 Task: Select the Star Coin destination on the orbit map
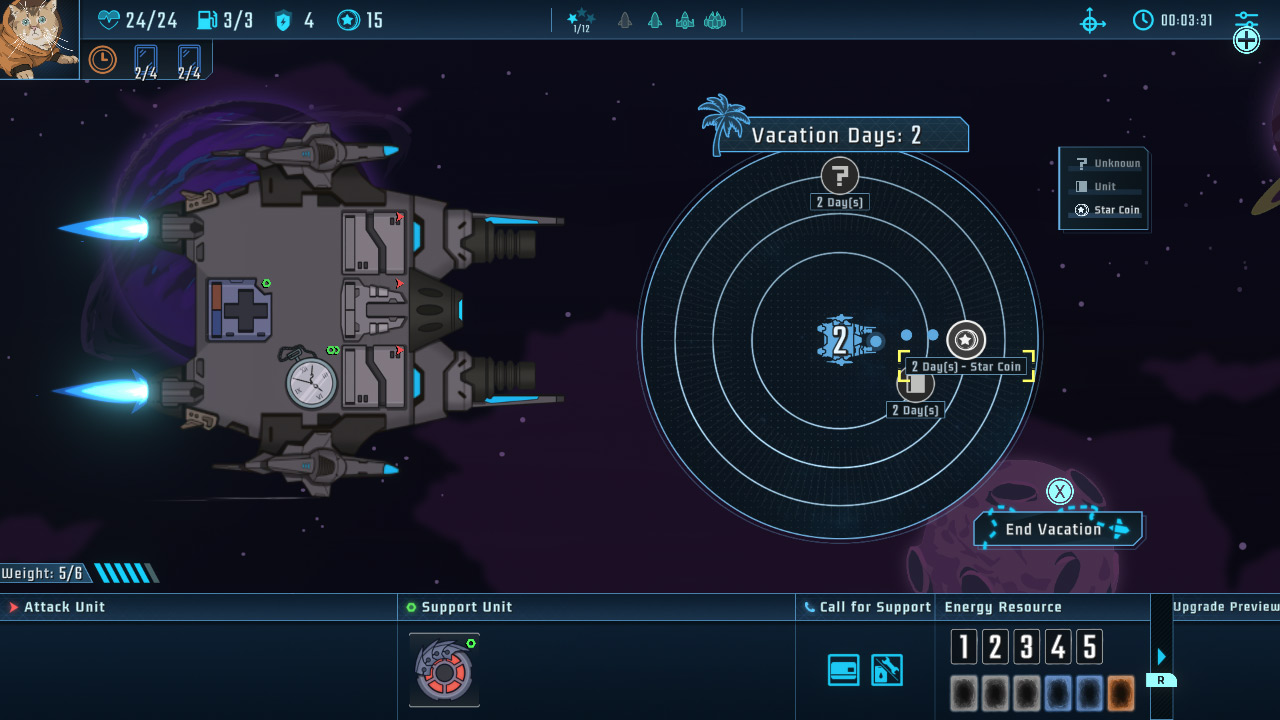(965, 340)
